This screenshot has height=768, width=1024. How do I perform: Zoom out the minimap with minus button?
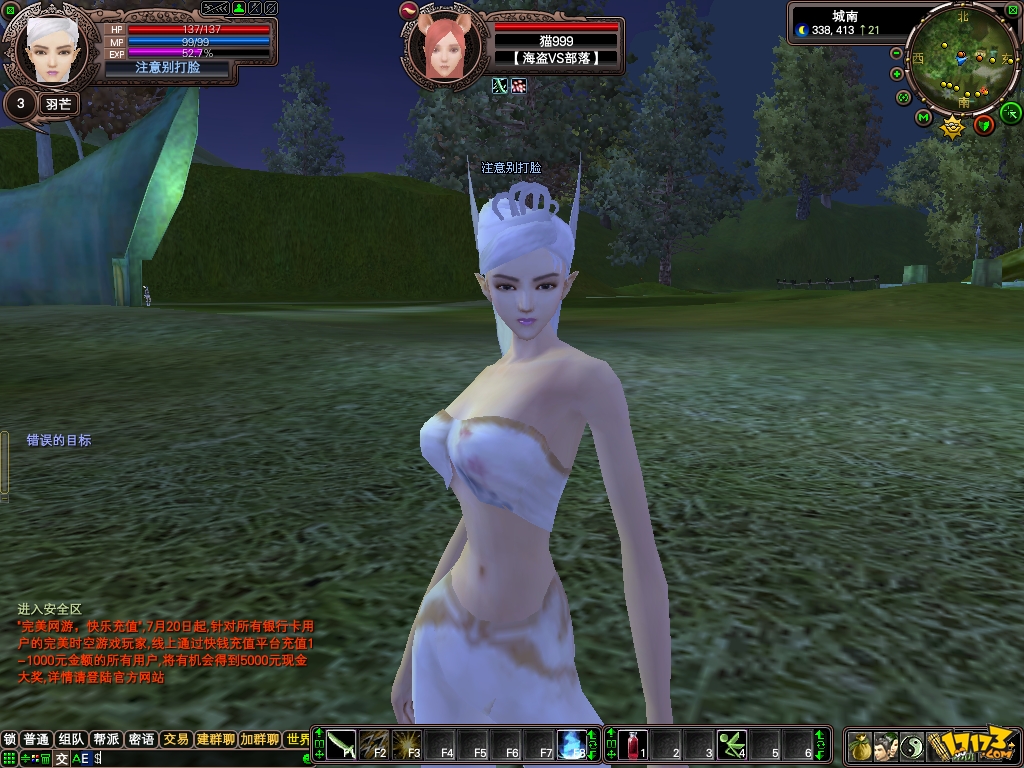[896, 54]
